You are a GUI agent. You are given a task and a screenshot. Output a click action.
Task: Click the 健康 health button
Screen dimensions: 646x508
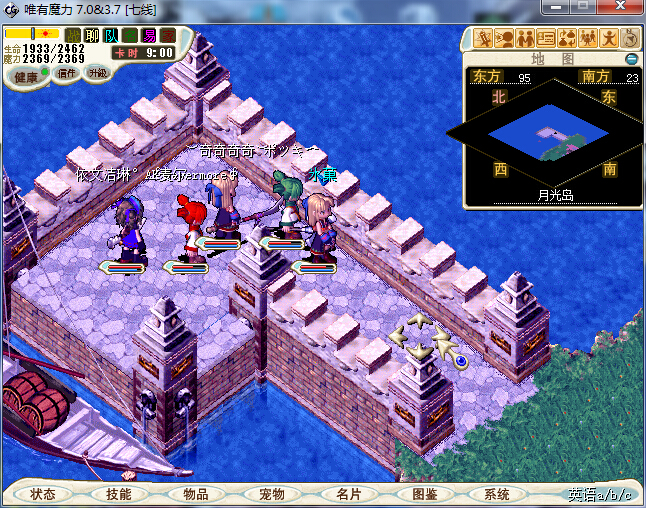point(25,77)
